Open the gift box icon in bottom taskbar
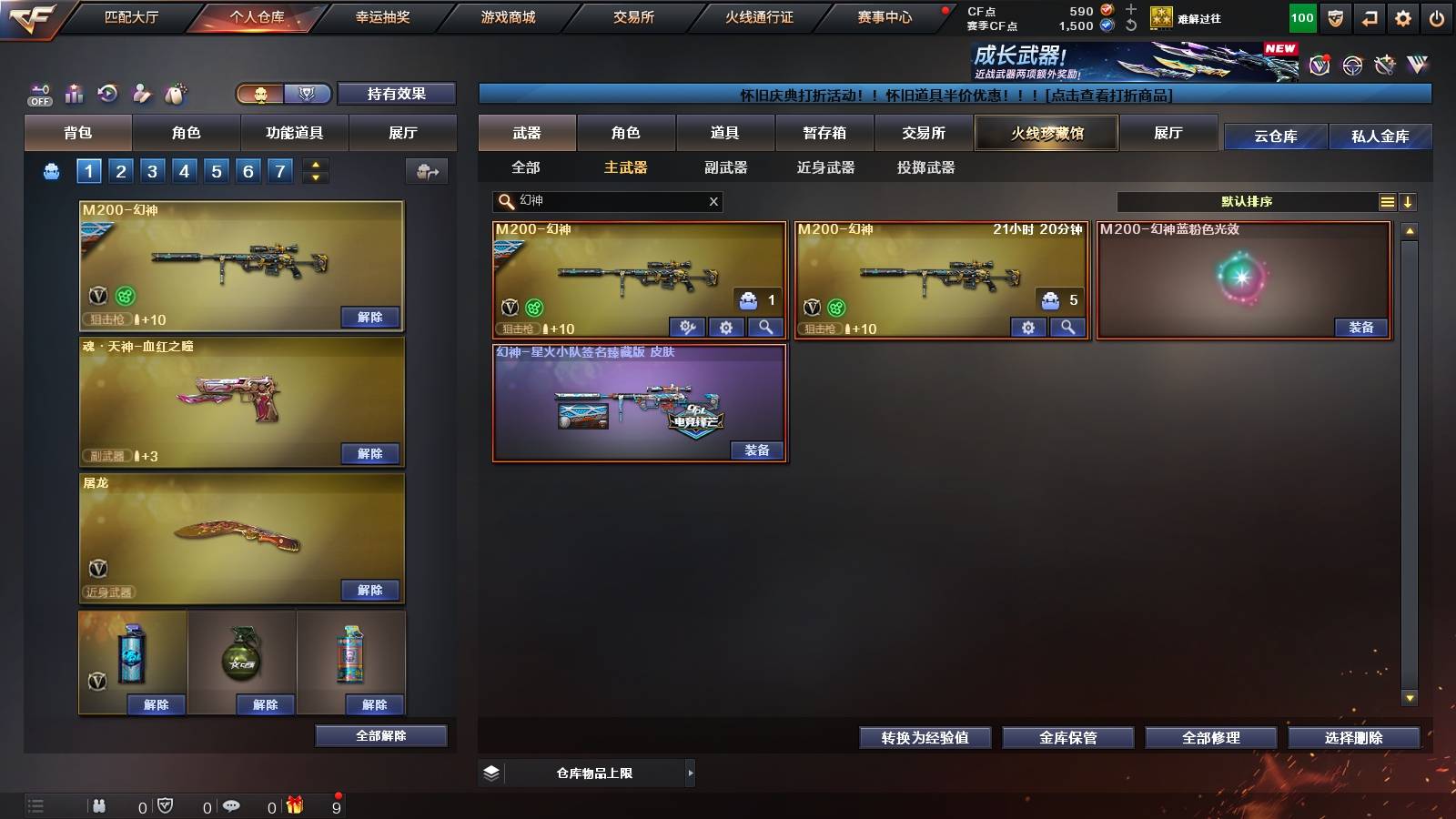The width and height of the screenshot is (1456, 819). coord(293,806)
